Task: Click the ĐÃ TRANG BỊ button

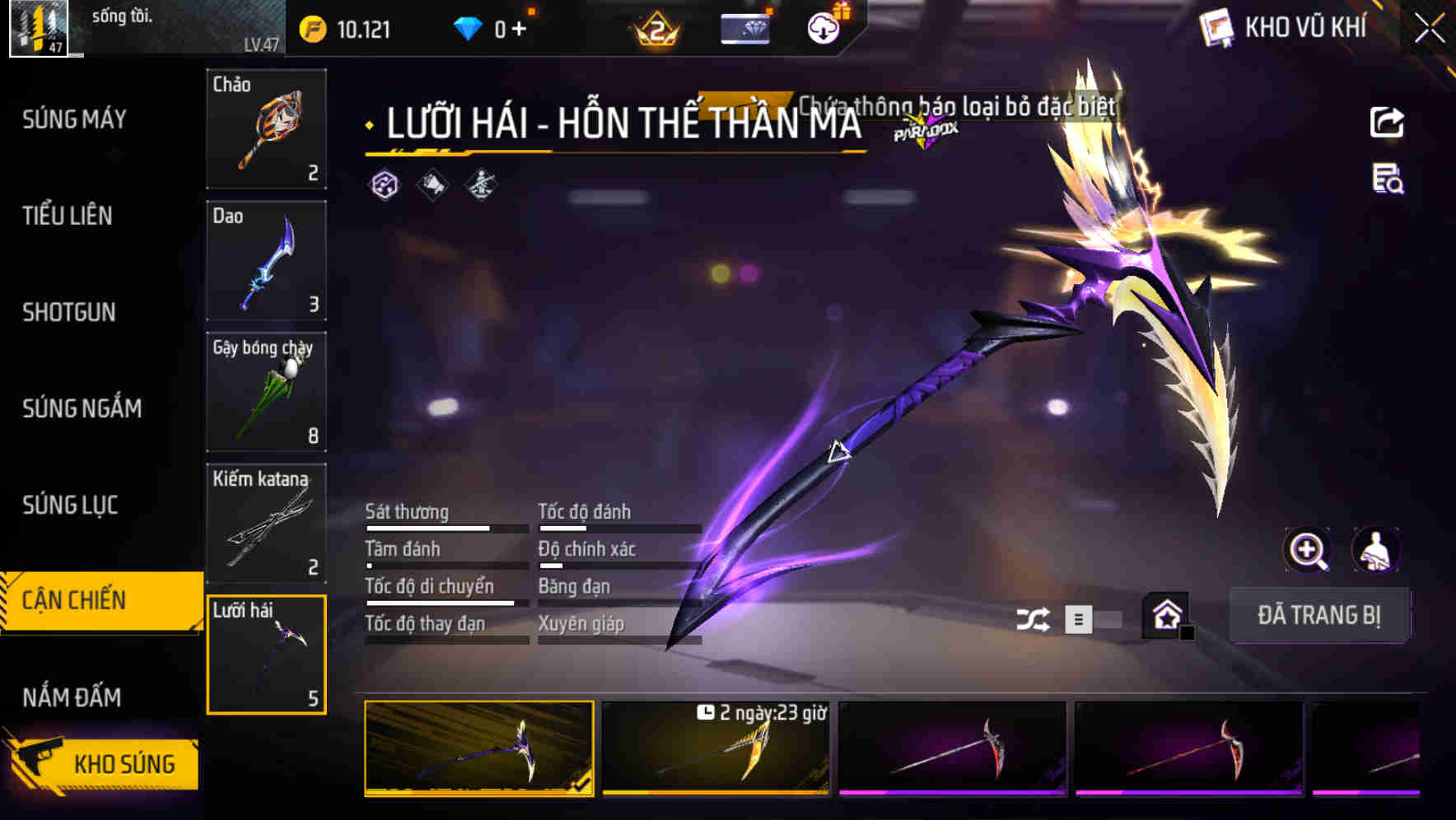Action: [1320, 615]
